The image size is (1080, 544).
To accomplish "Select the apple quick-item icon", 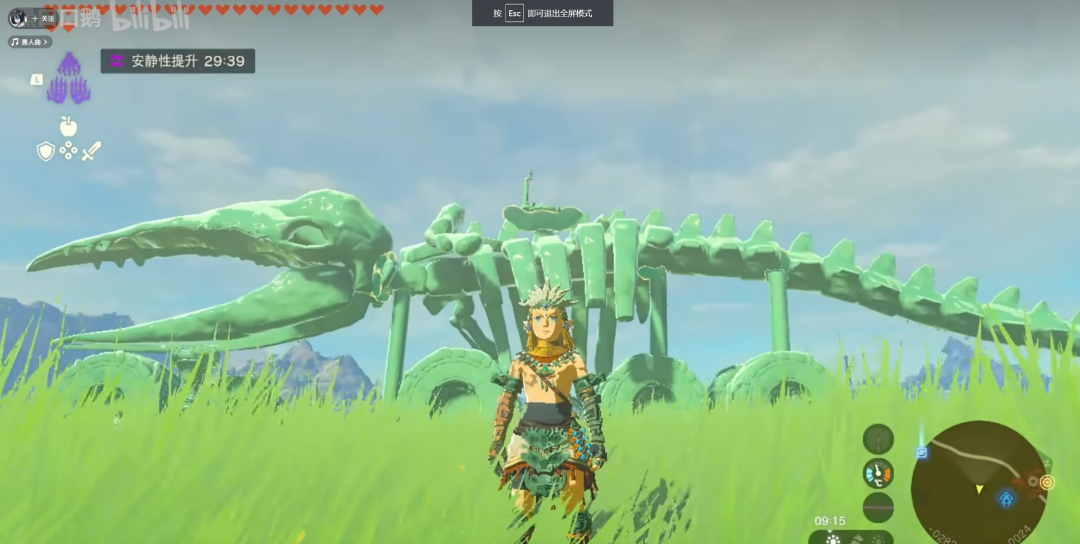I will 68,126.
